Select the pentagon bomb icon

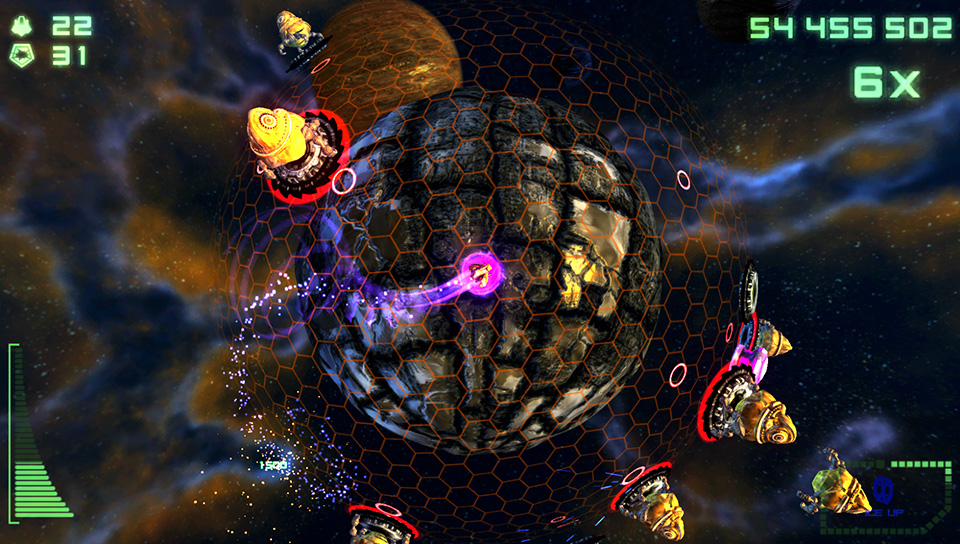(x=23, y=56)
